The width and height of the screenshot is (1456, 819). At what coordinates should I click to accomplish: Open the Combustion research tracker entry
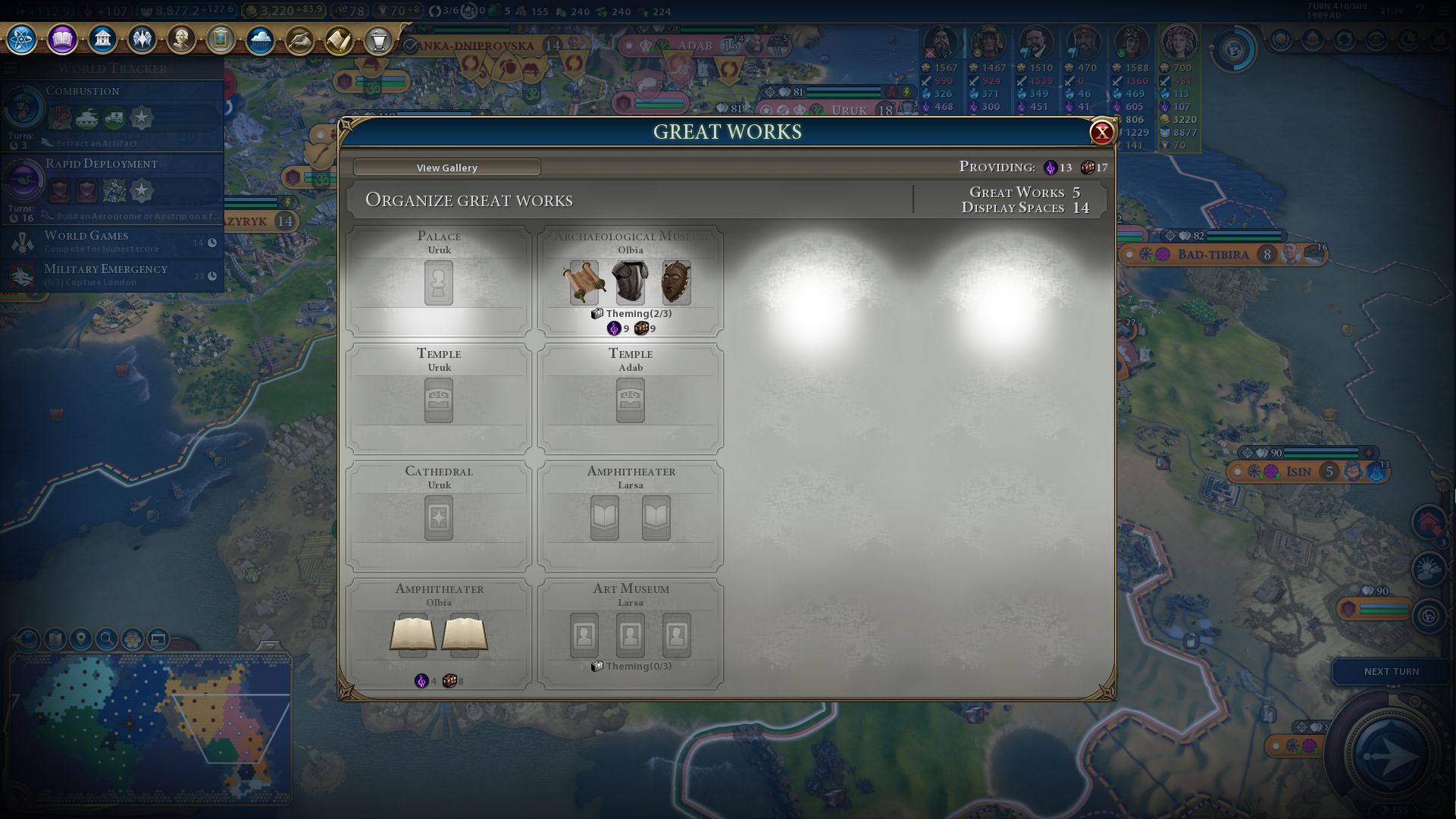[112, 114]
